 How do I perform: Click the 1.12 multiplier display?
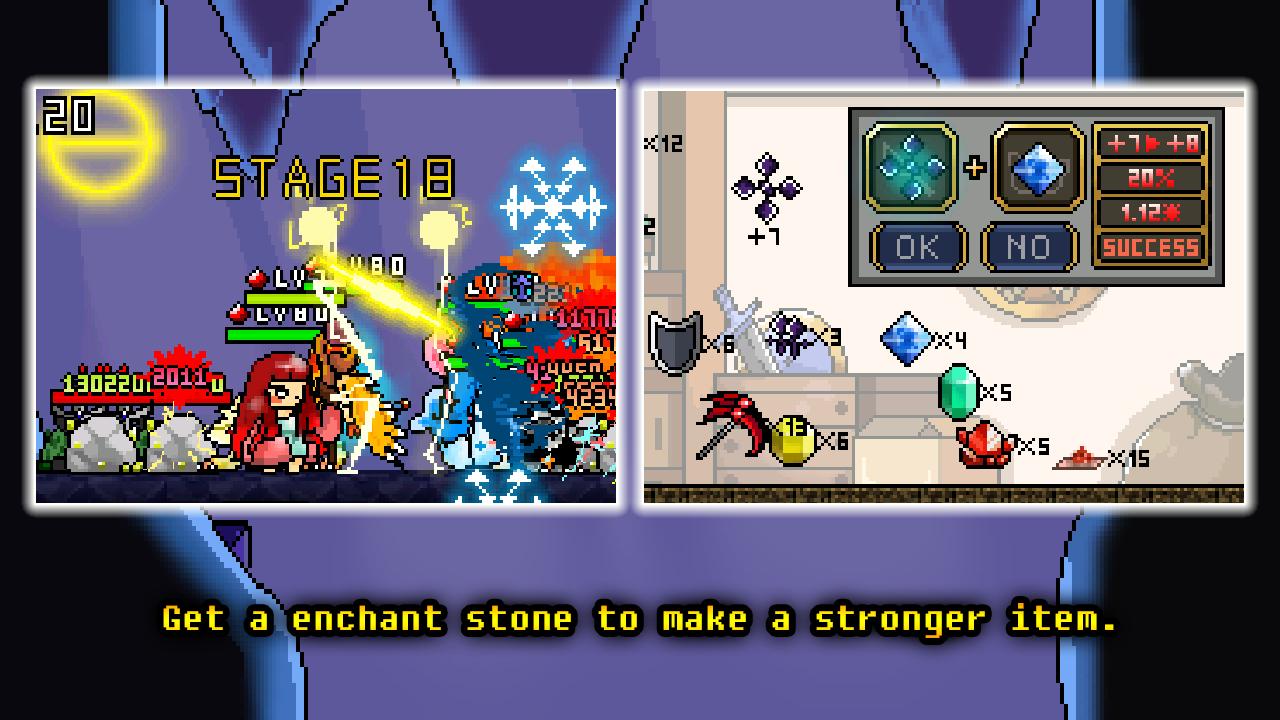pos(1148,213)
